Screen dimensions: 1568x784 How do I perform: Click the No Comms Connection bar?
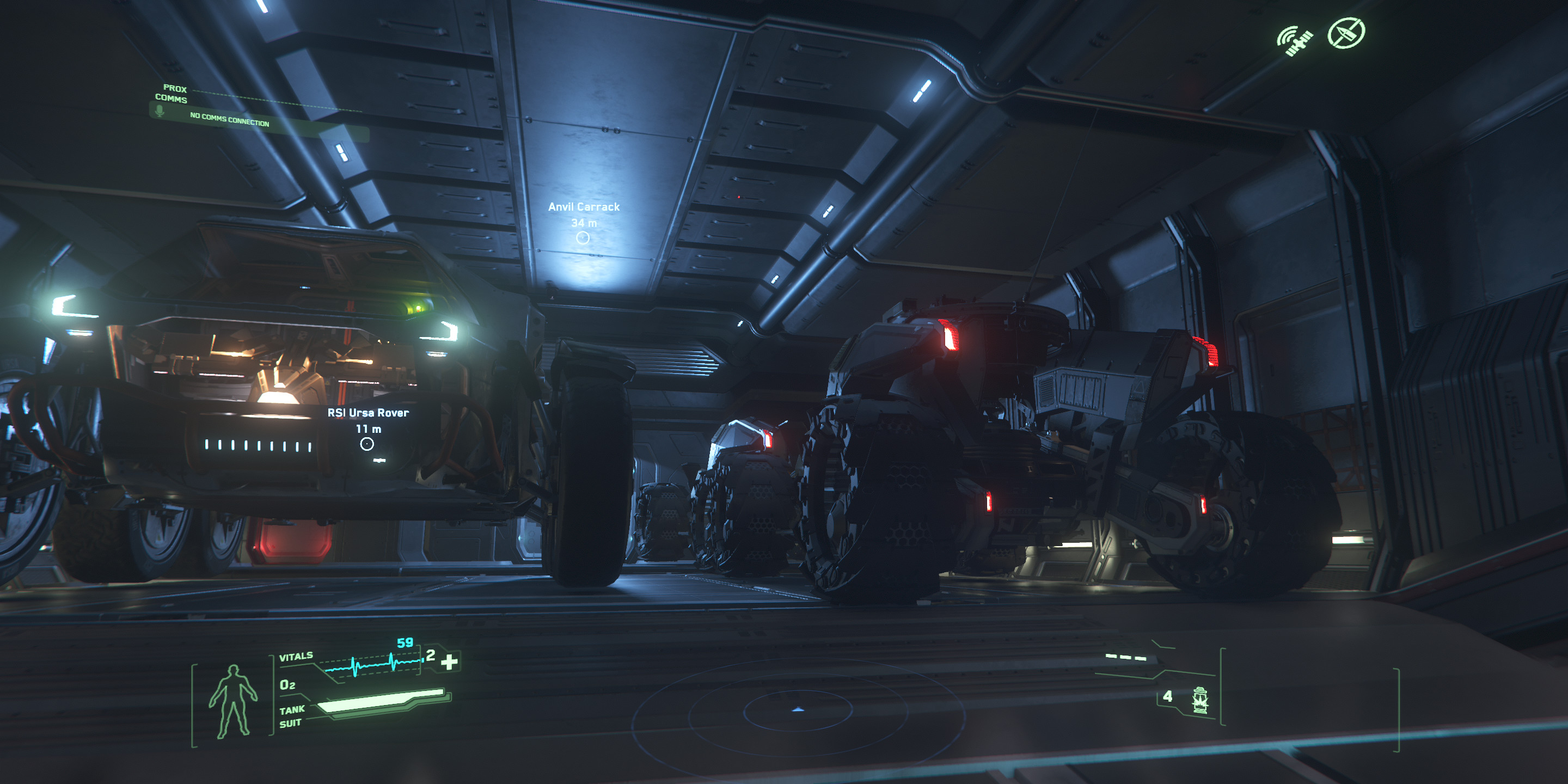tap(229, 119)
